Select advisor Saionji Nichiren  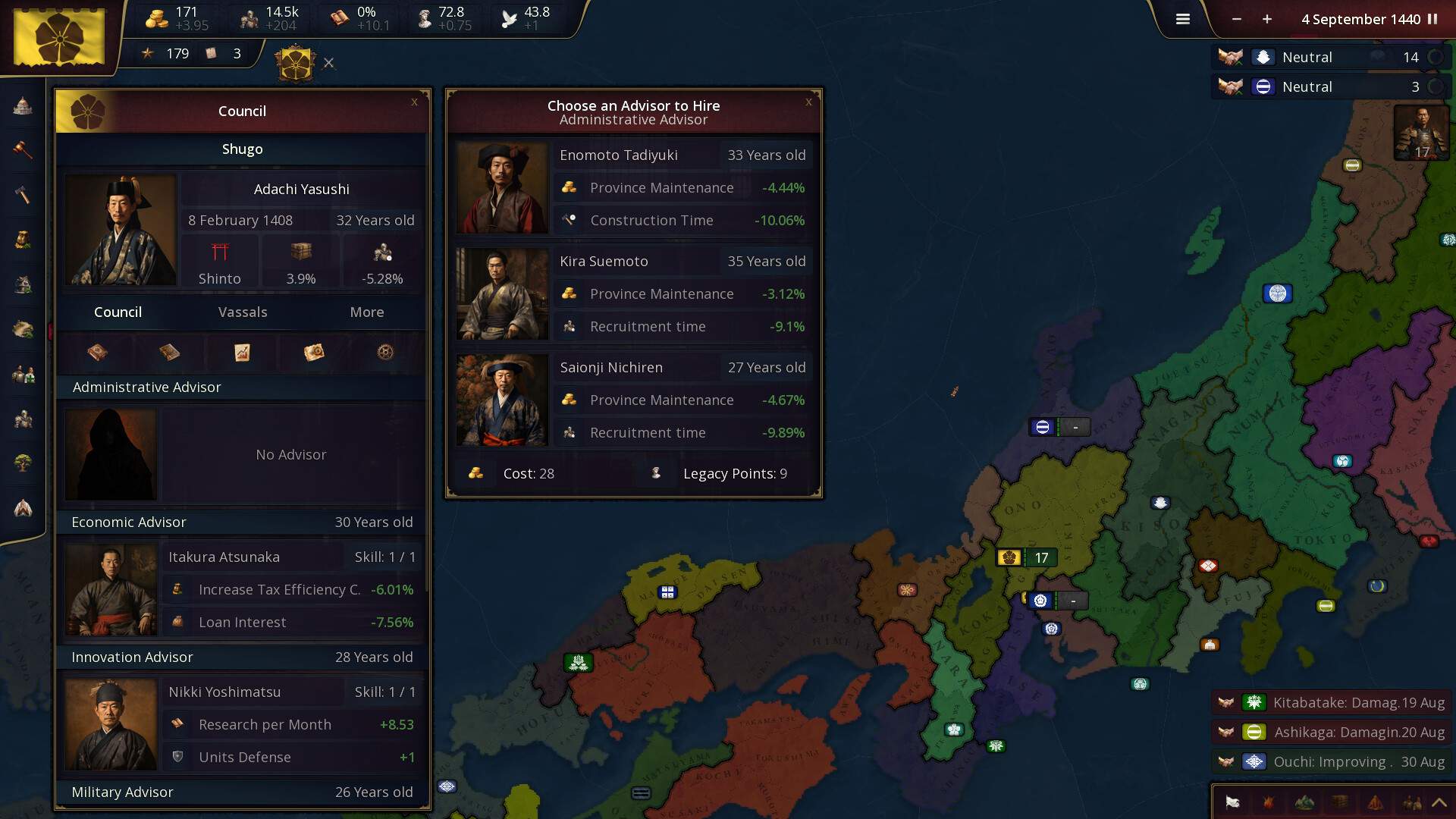click(634, 400)
